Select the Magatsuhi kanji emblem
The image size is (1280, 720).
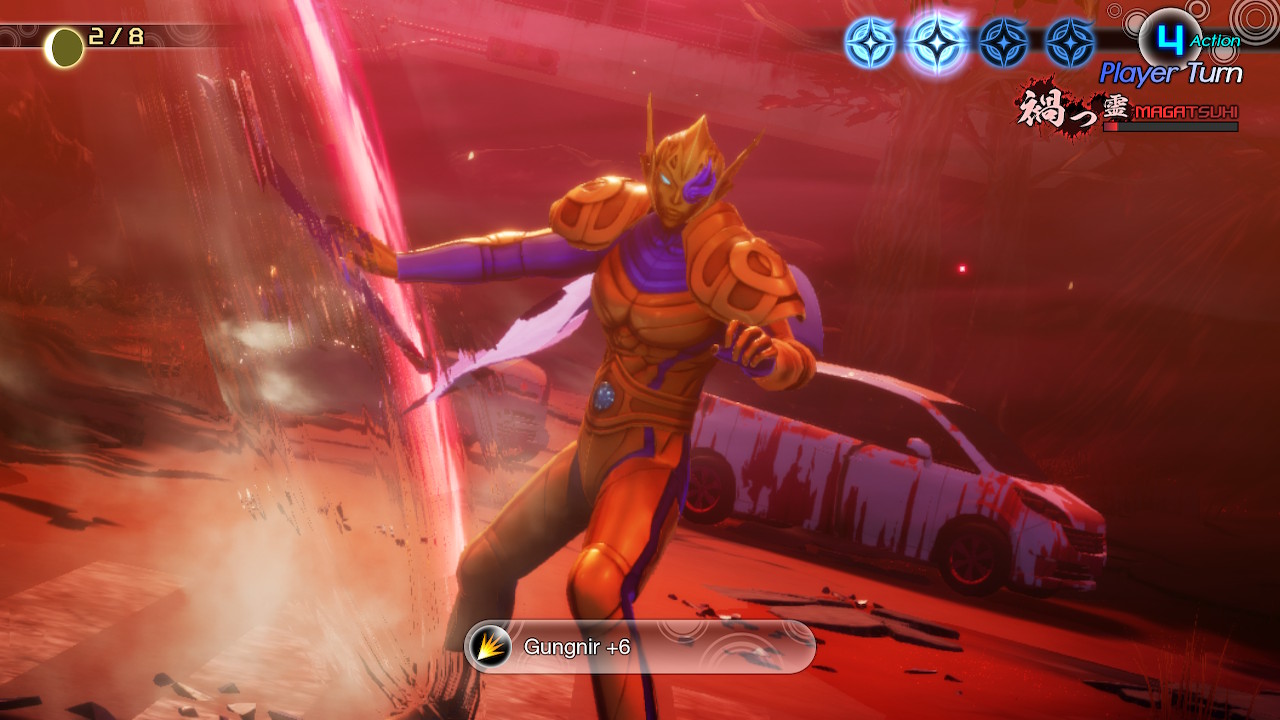click(1057, 107)
